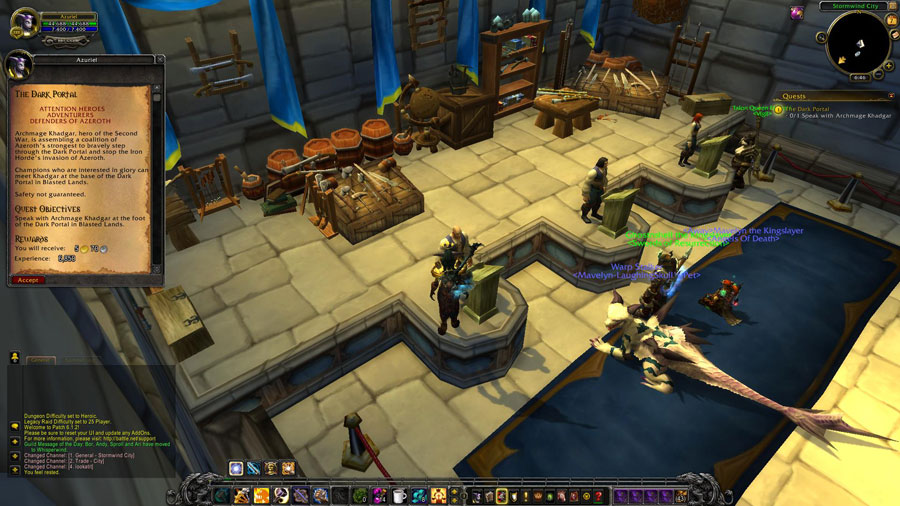Image resolution: width=900 pixels, height=506 pixels.
Task: Accept The Dark Portal quest
Action: (x=29, y=280)
